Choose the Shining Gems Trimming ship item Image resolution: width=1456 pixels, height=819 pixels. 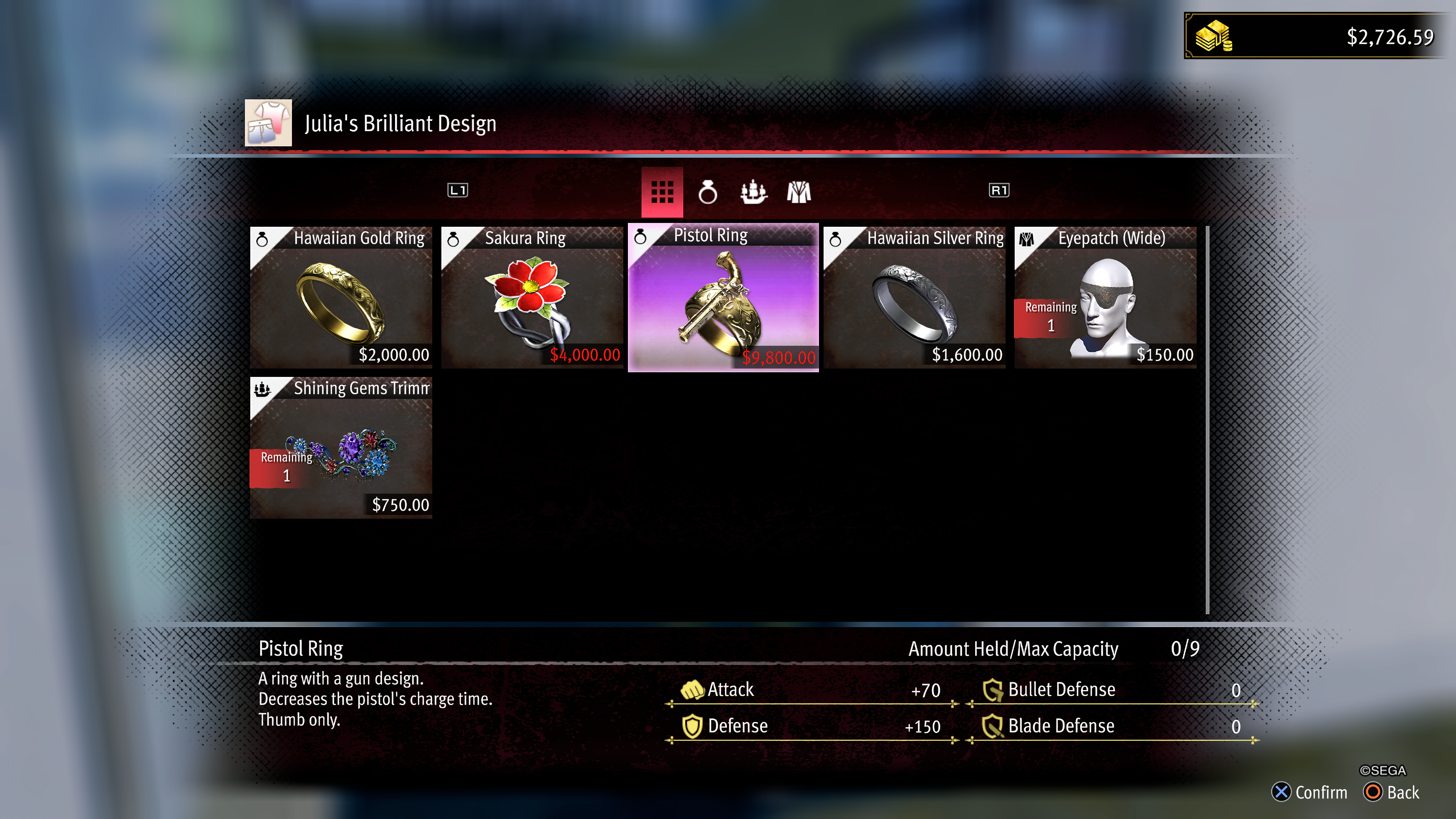341,448
